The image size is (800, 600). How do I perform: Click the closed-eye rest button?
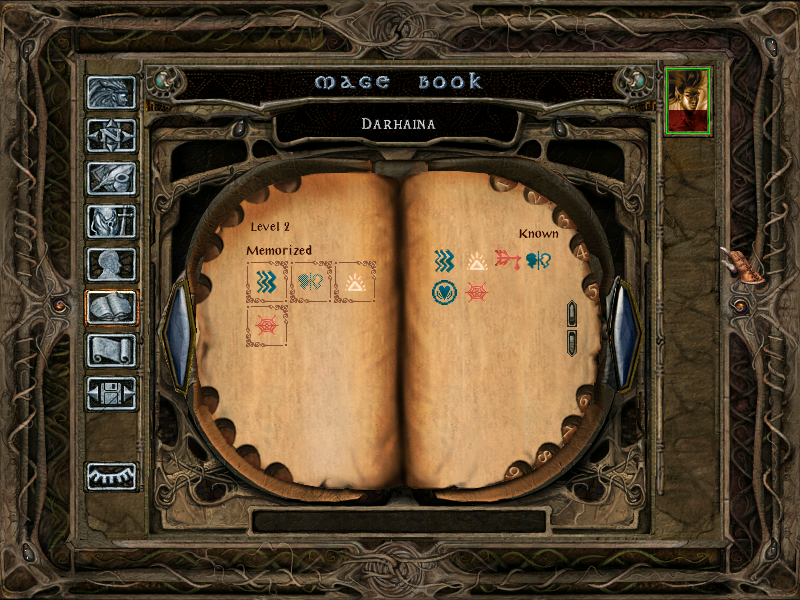click(x=111, y=476)
